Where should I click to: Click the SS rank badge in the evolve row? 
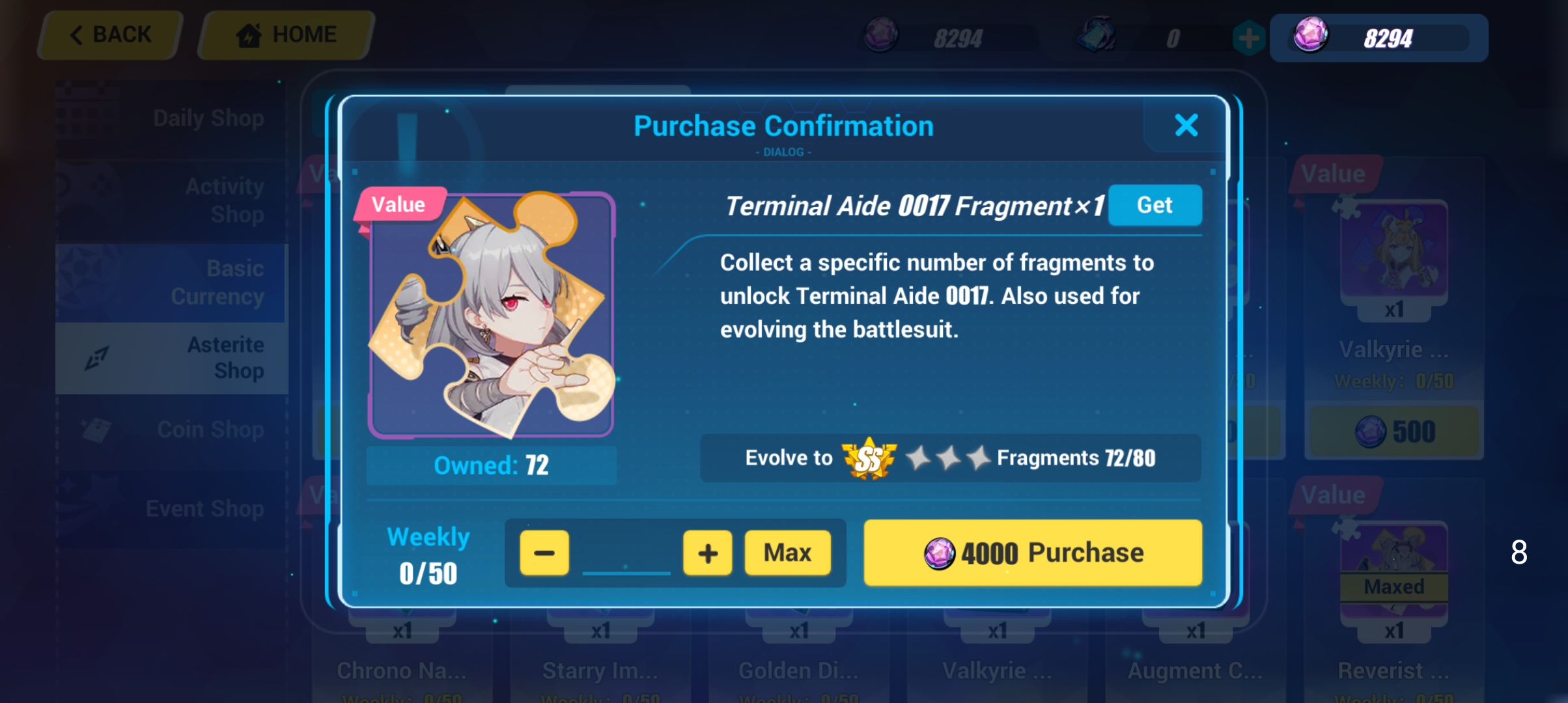point(869,458)
